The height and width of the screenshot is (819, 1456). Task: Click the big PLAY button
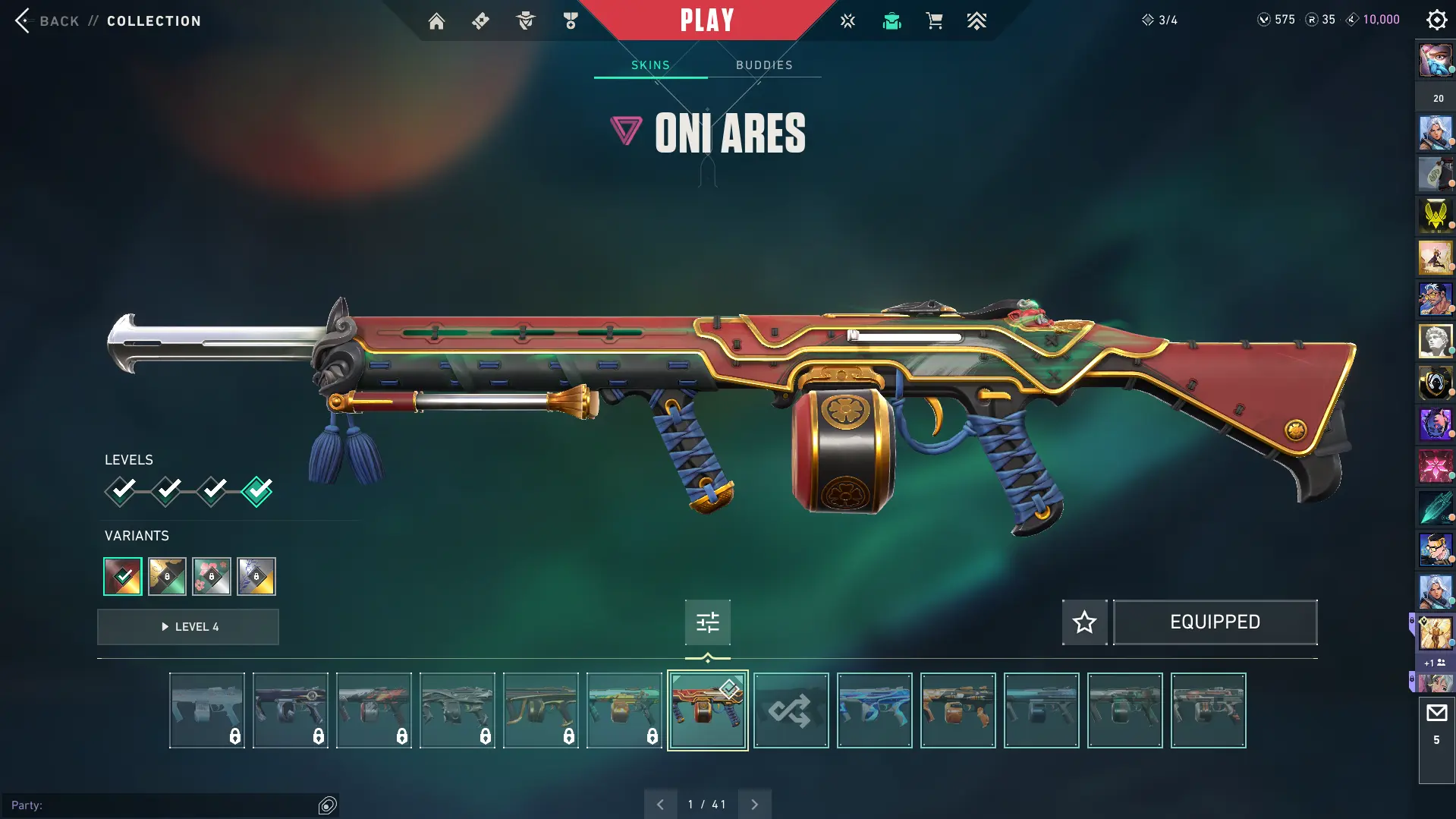pyautogui.click(x=706, y=20)
